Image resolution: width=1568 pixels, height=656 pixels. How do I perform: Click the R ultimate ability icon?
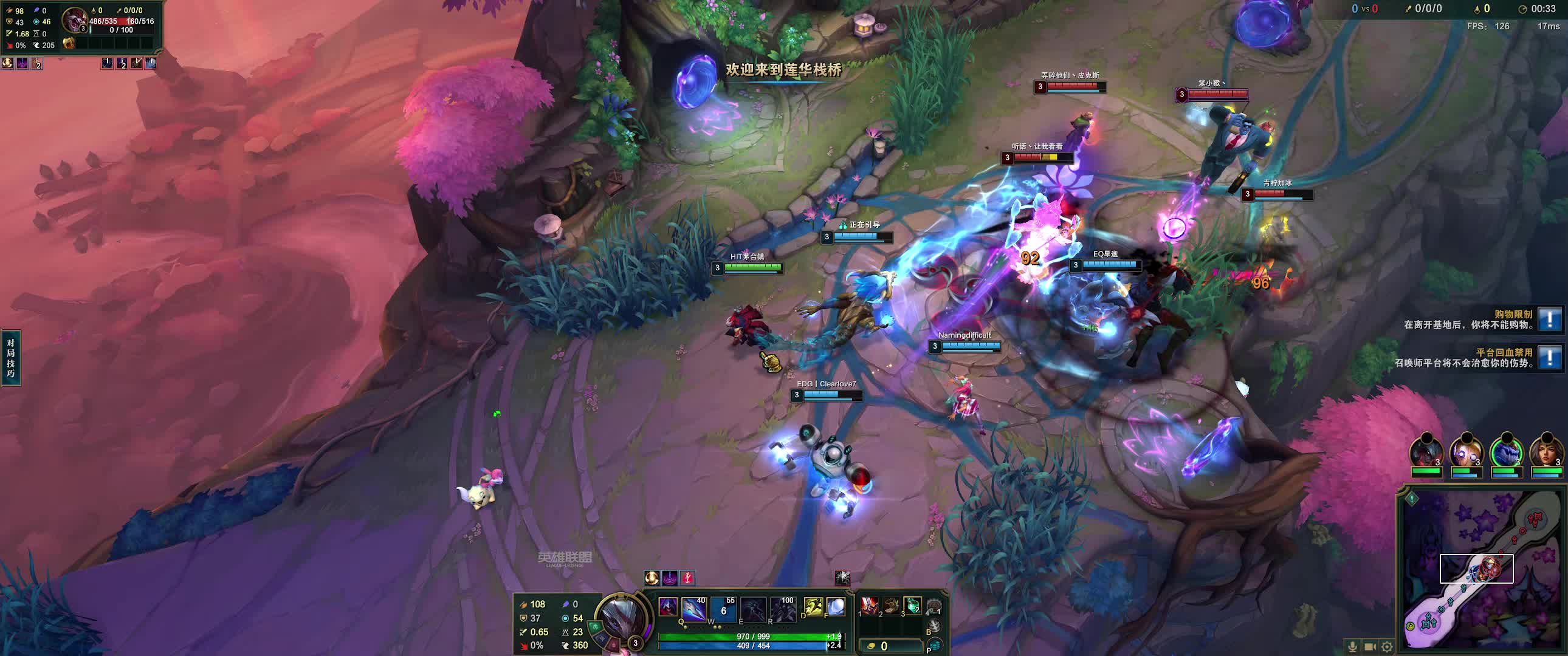(x=783, y=609)
